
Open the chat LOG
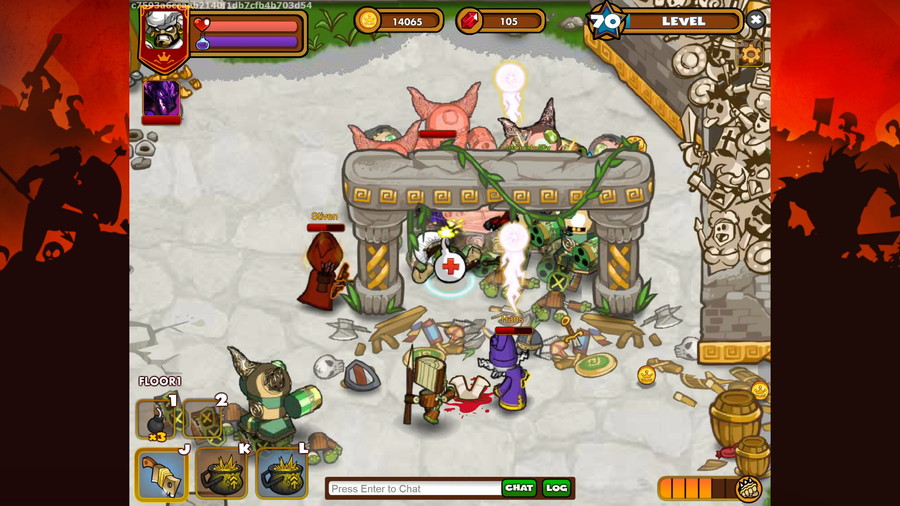click(556, 488)
